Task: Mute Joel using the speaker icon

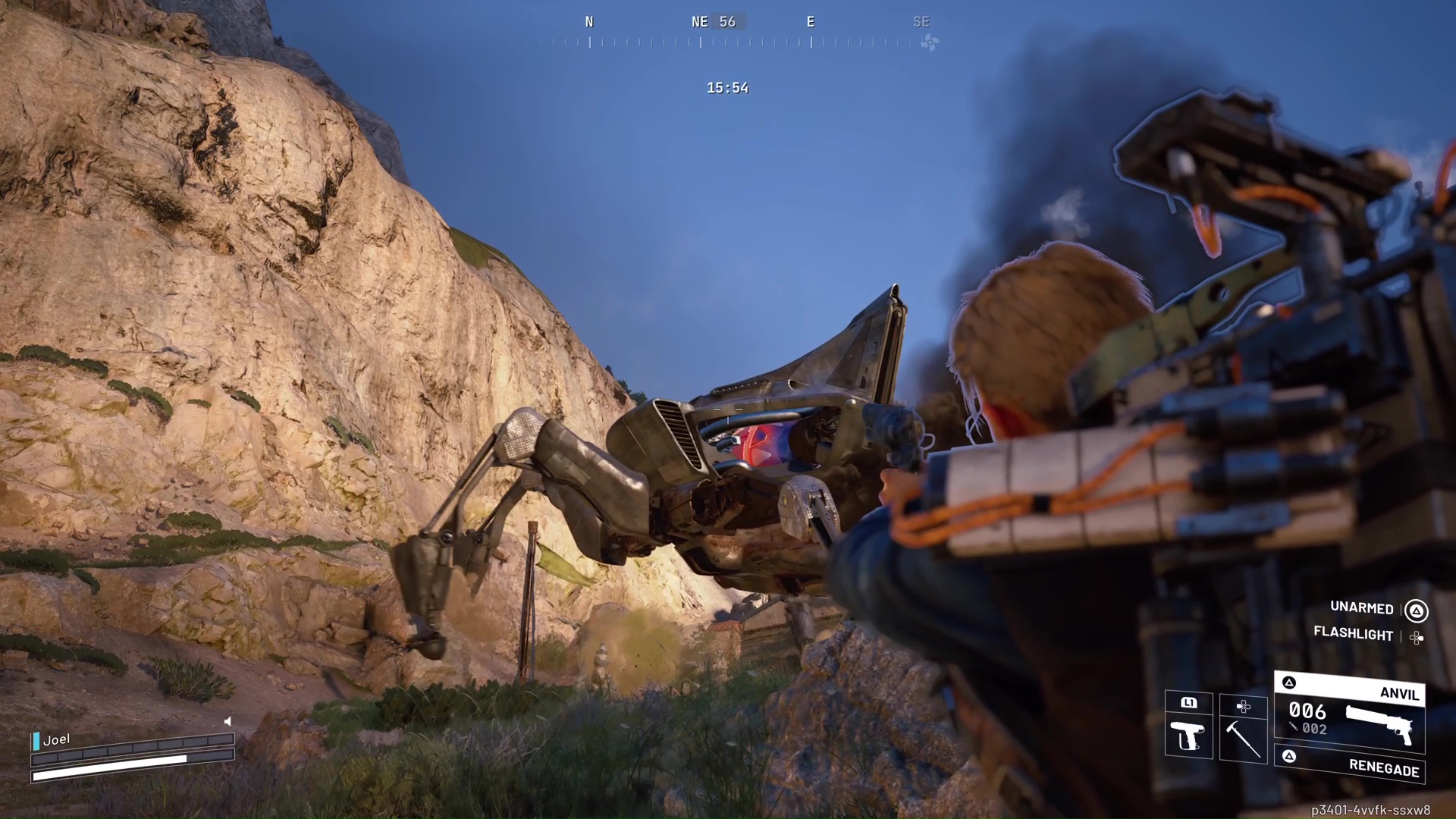Action: 227,721
